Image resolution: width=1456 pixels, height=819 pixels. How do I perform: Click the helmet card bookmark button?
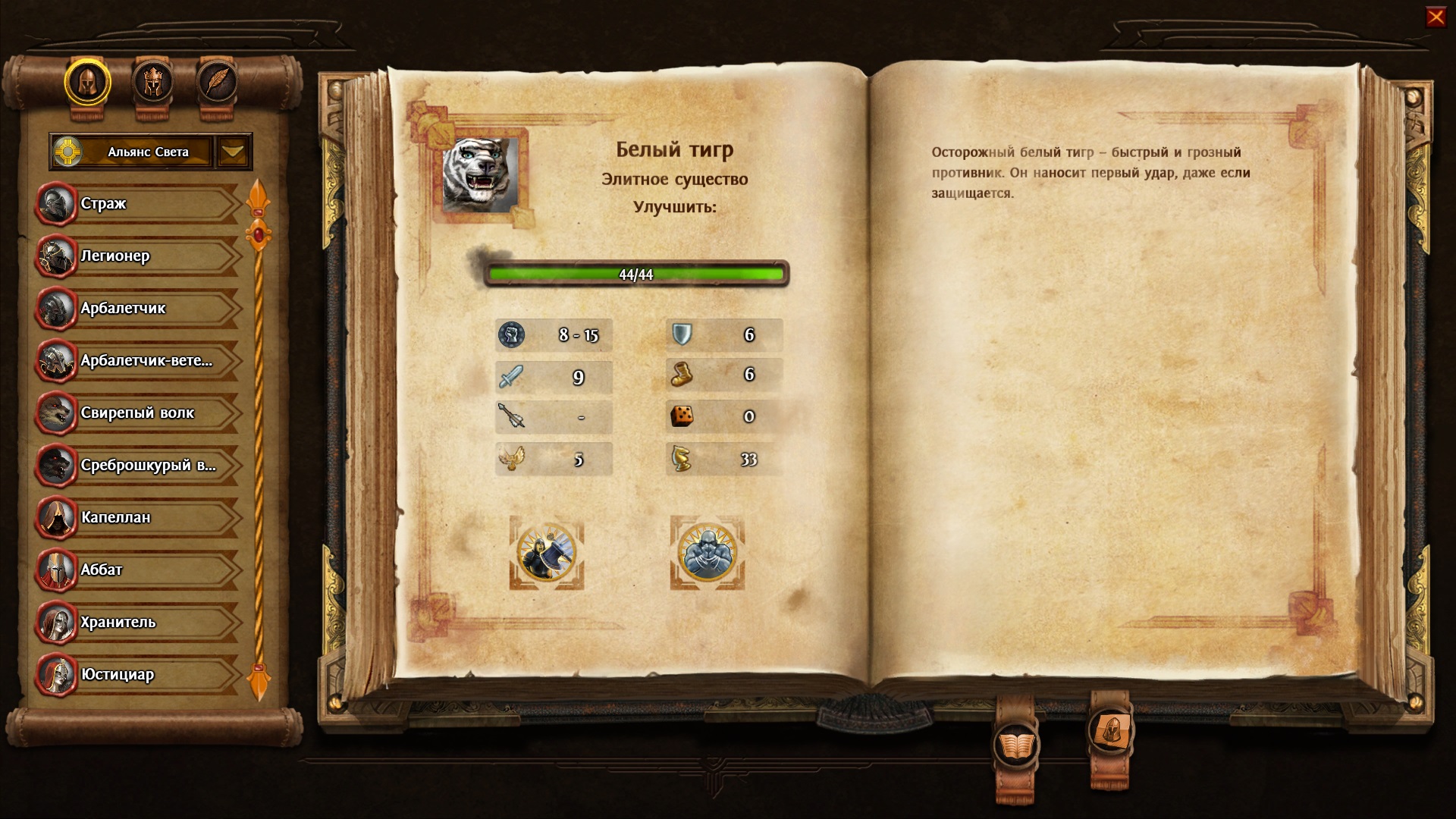pyautogui.click(x=1110, y=731)
